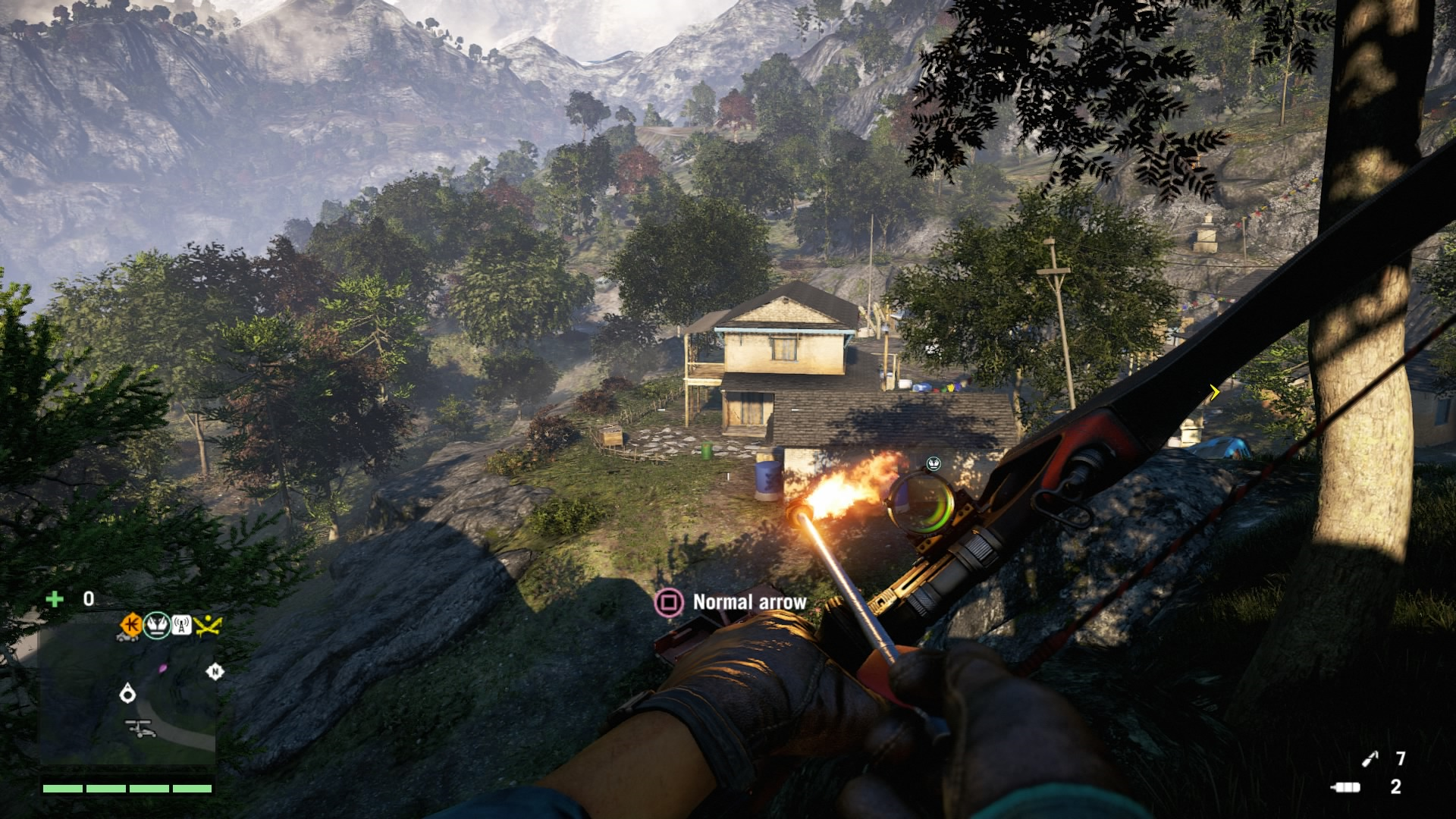The image size is (1456, 819).
Task: Click the north compass indicator
Action: tap(215, 671)
